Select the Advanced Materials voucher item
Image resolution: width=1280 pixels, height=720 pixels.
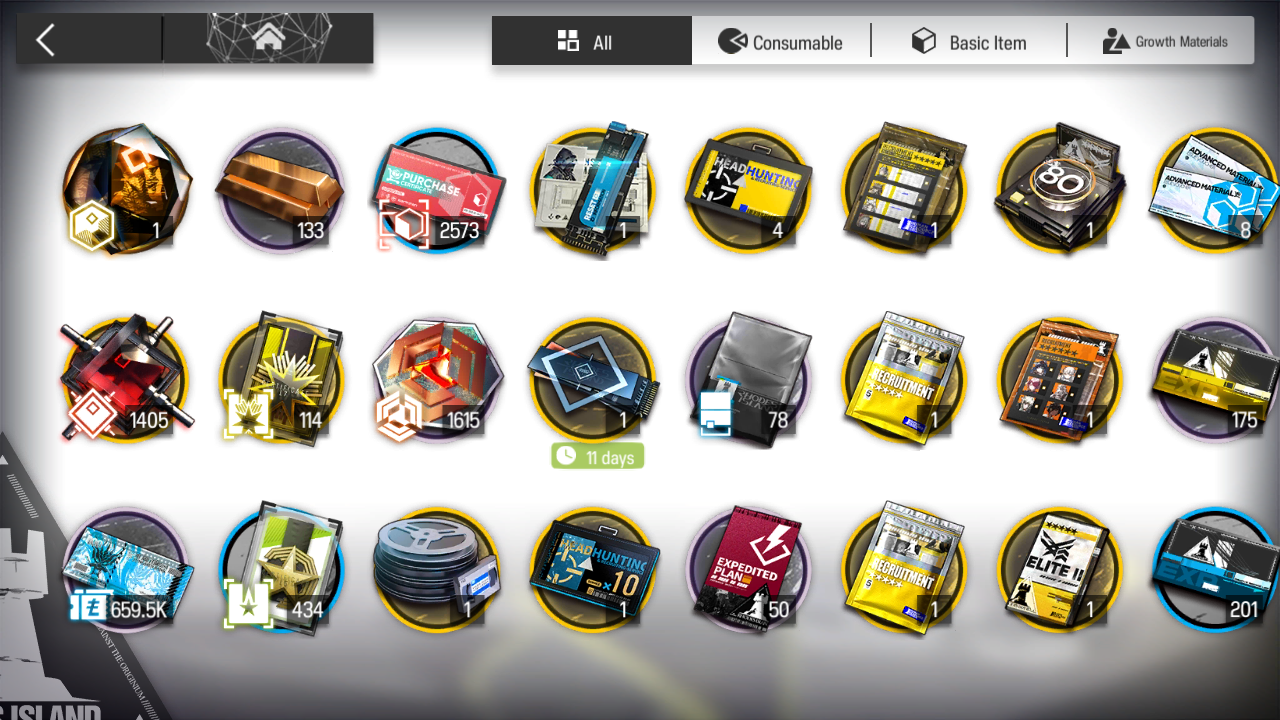click(1215, 190)
